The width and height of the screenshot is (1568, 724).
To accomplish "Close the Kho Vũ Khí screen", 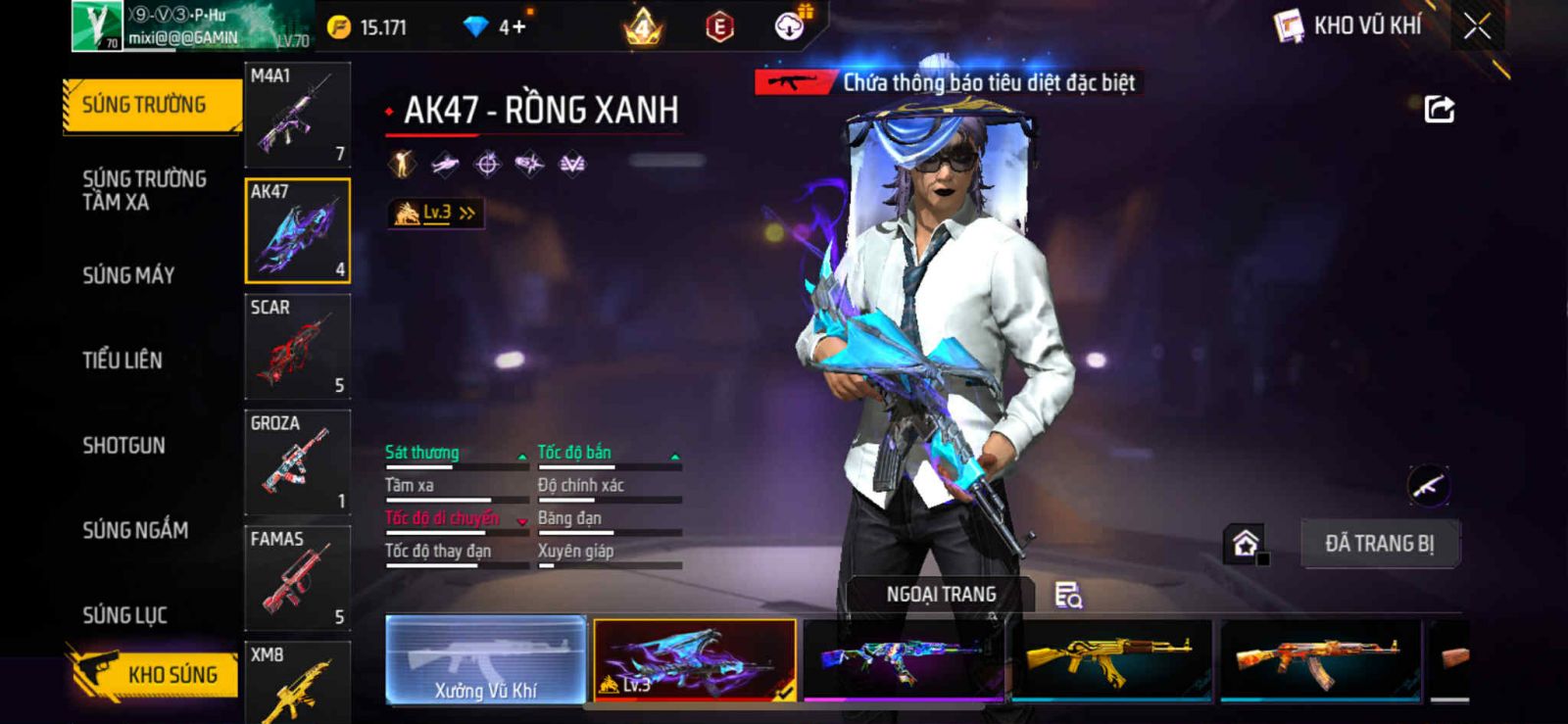I will [1477, 26].
